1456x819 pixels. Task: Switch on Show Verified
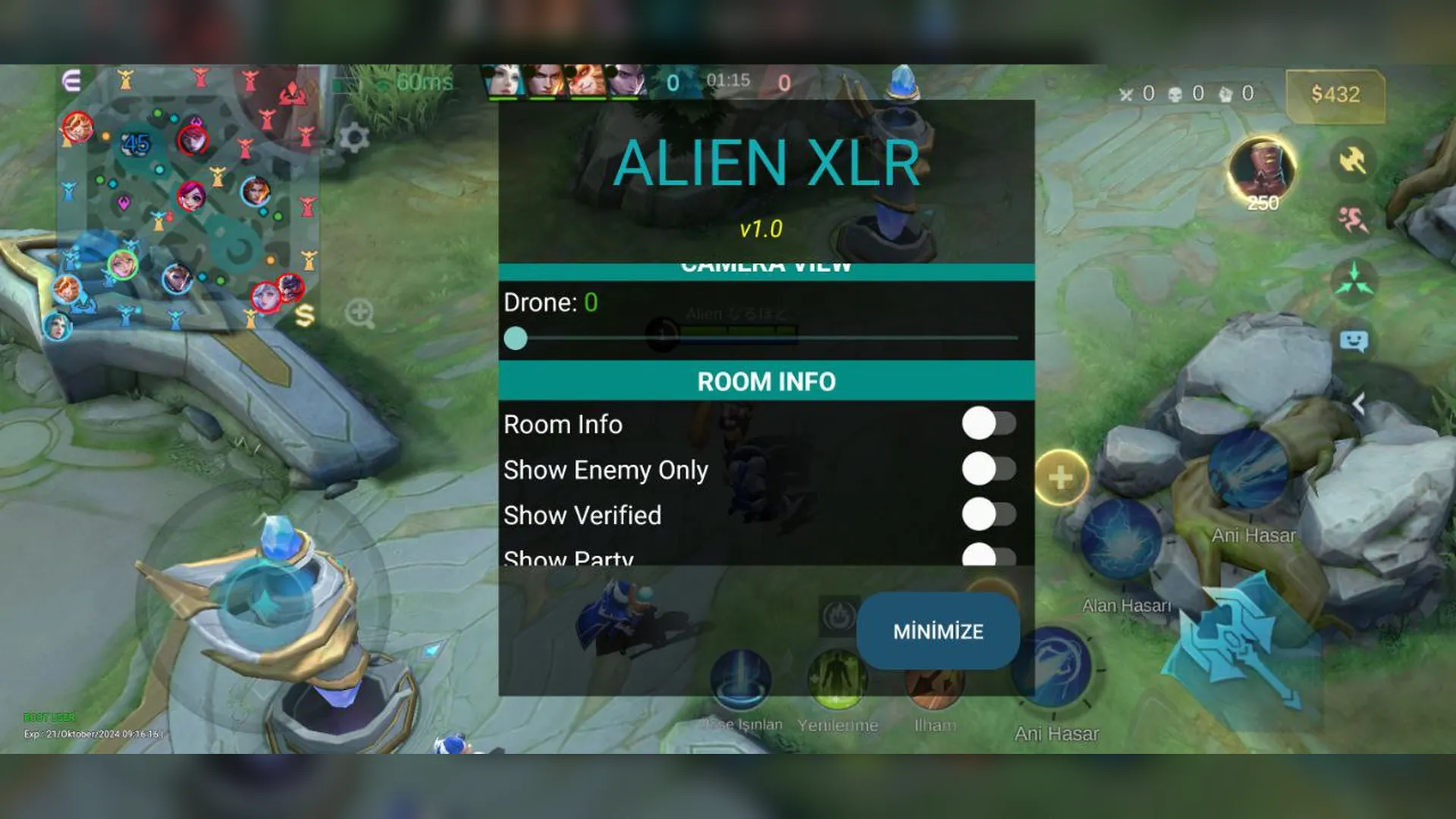tap(990, 514)
